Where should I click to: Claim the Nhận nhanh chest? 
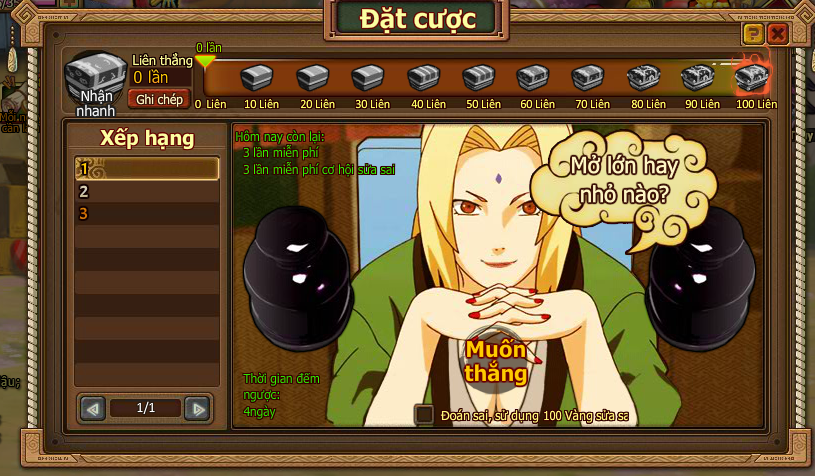[94, 80]
